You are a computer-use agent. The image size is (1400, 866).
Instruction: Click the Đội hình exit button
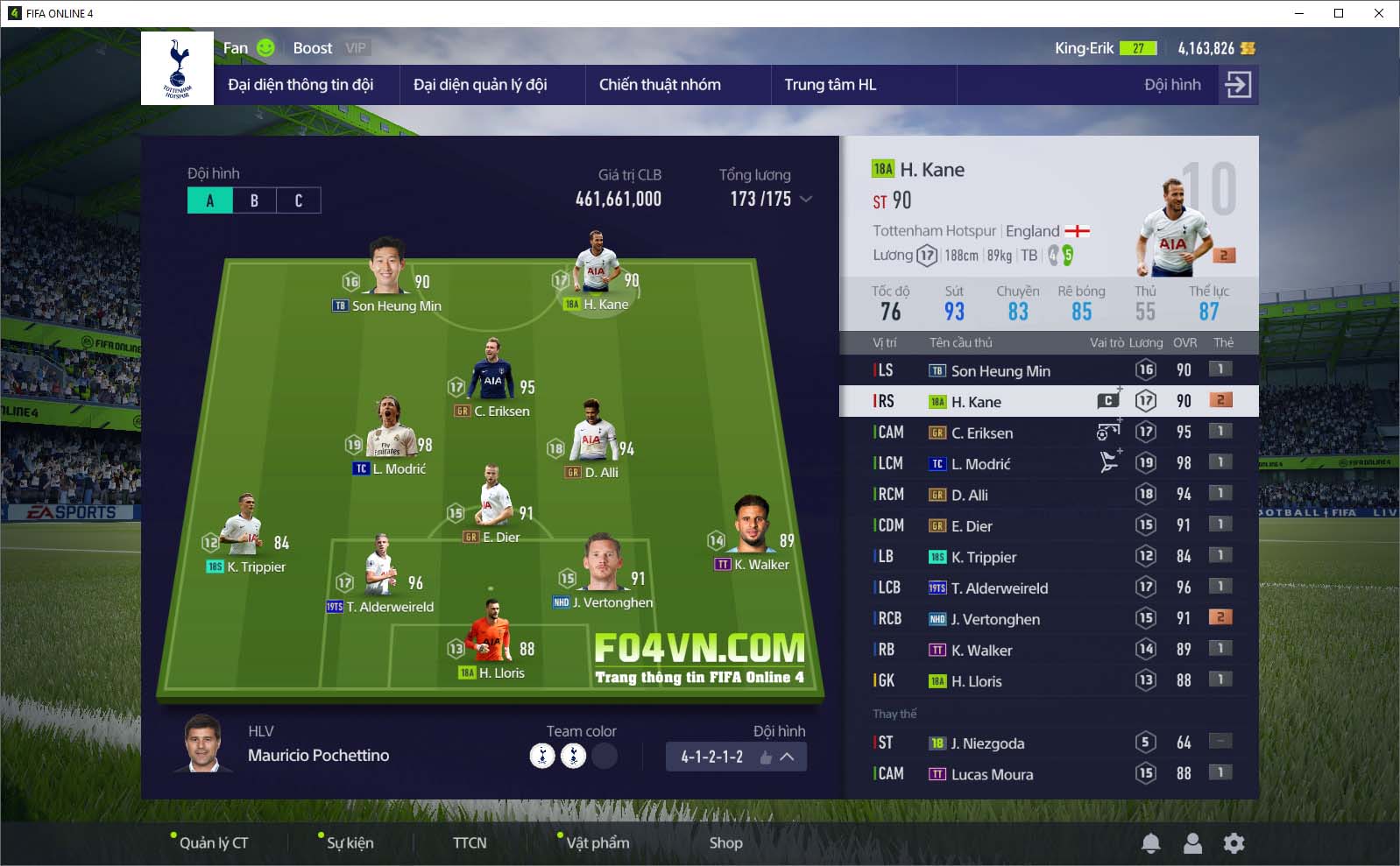coord(1237,85)
